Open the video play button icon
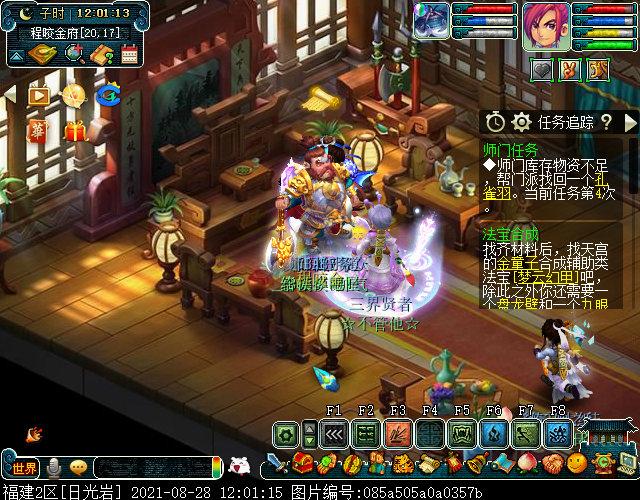Screen dimensions: 640x500 (39, 96)
